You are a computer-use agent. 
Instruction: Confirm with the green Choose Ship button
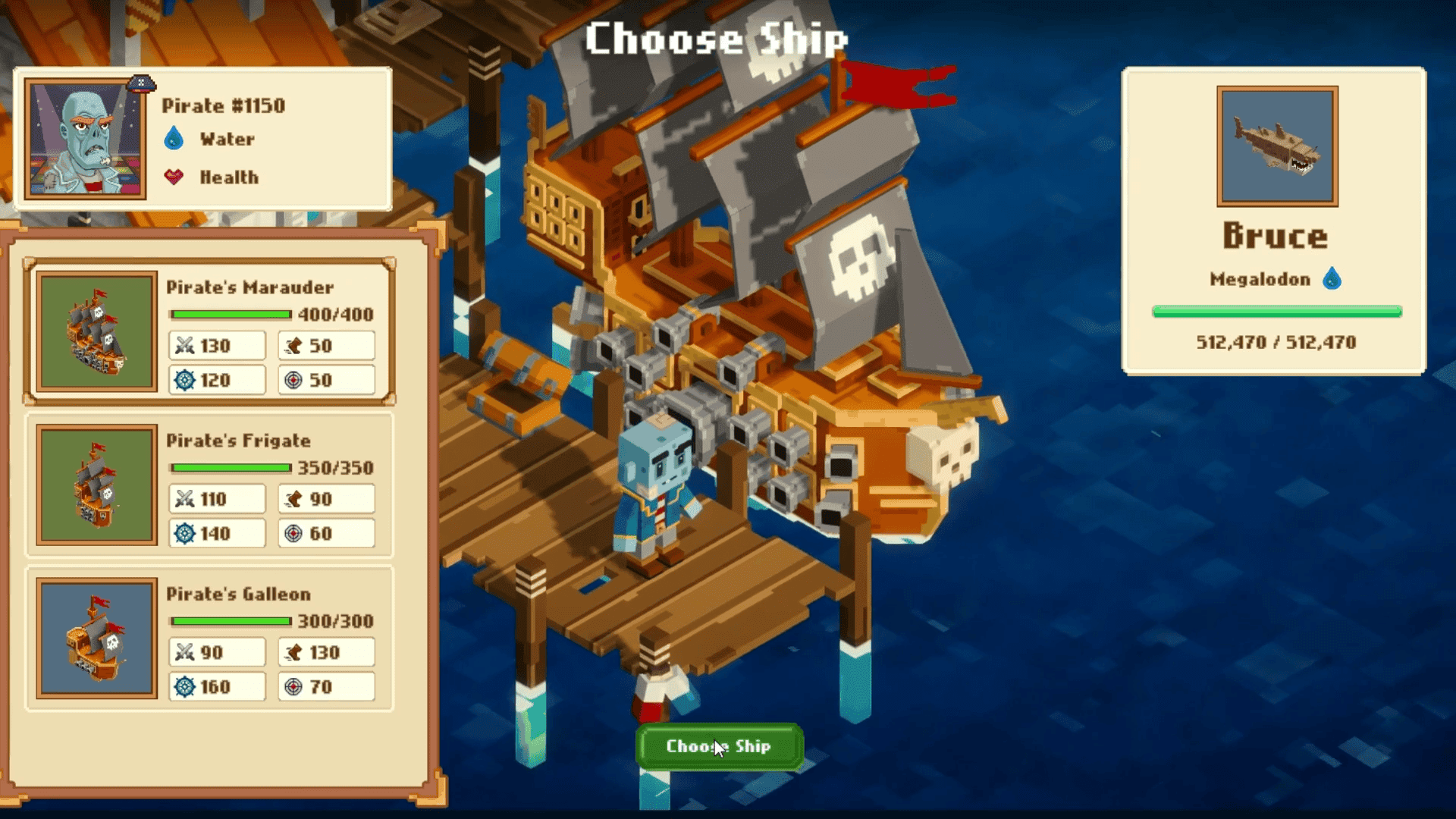(x=719, y=746)
